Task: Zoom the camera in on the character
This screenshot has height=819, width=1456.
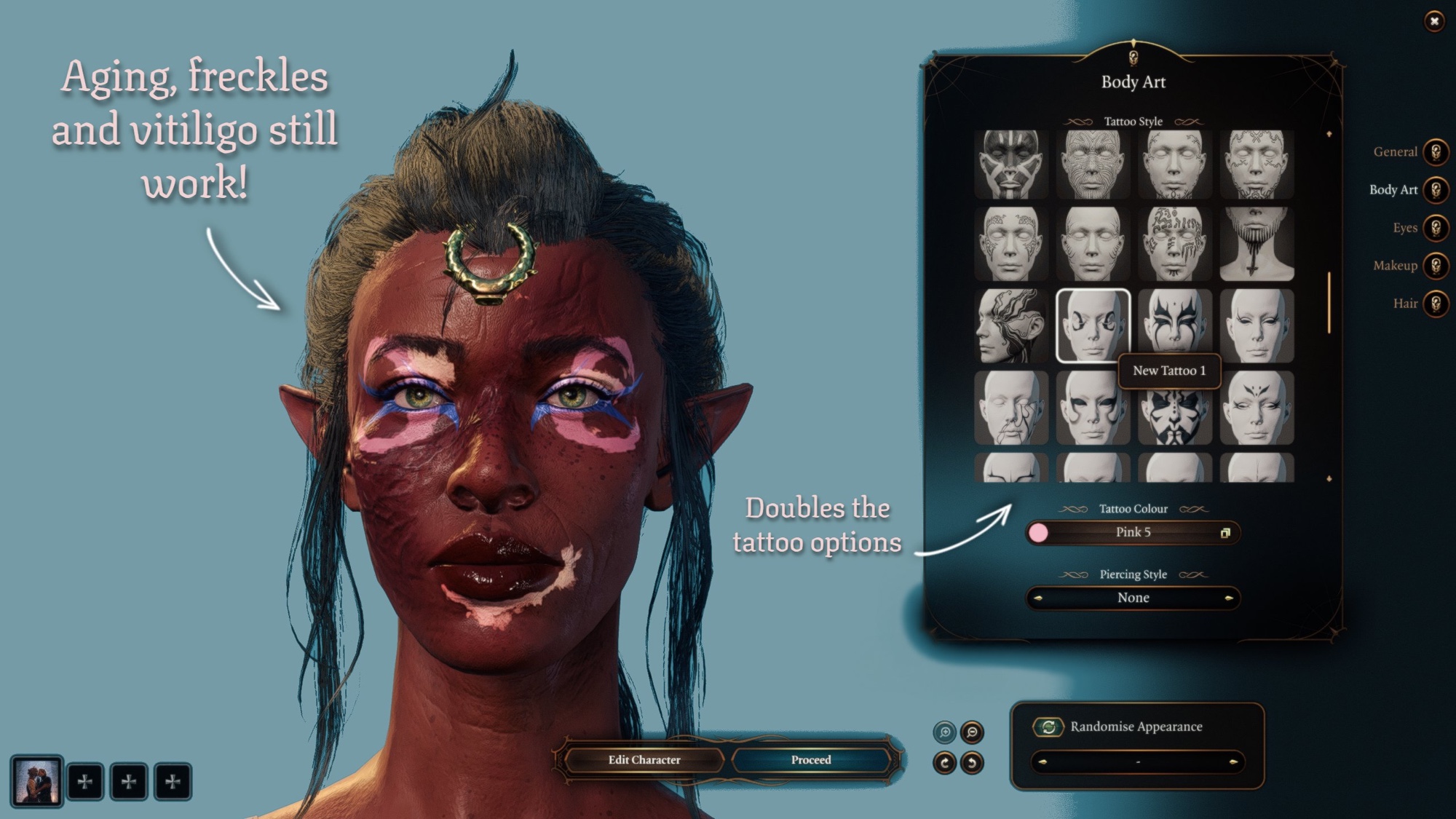Action: click(x=945, y=732)
